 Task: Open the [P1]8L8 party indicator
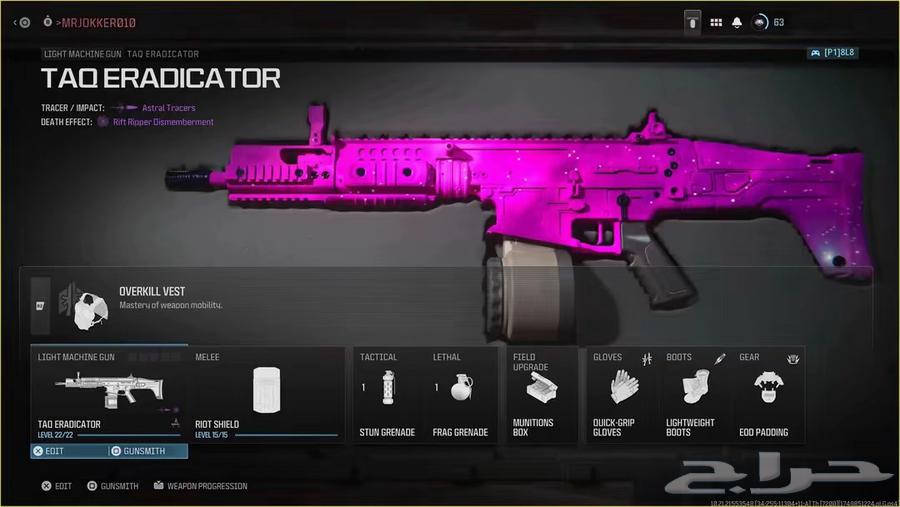point(832,53)
